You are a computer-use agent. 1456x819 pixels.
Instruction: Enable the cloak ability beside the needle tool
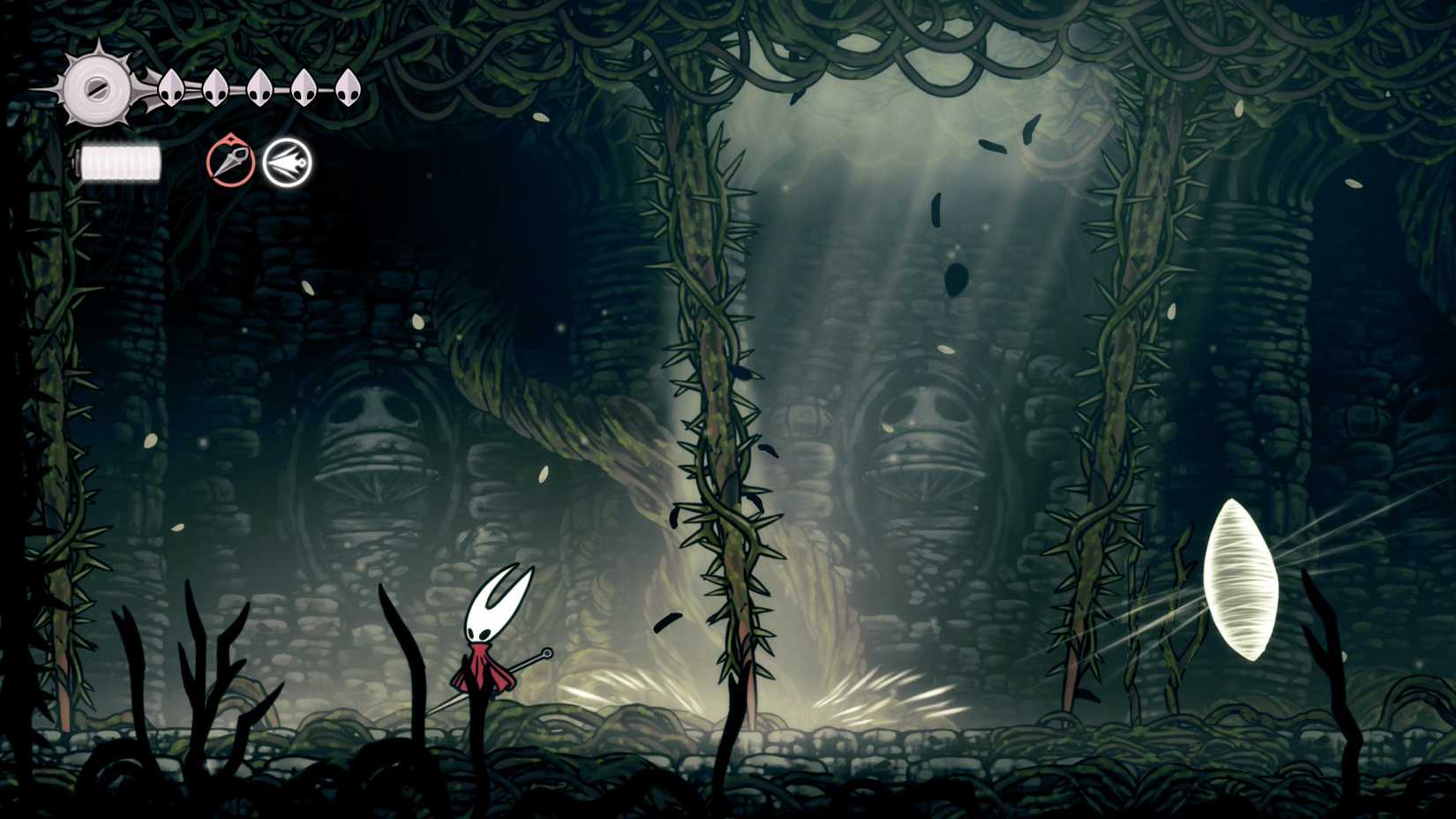pos(289,163)
